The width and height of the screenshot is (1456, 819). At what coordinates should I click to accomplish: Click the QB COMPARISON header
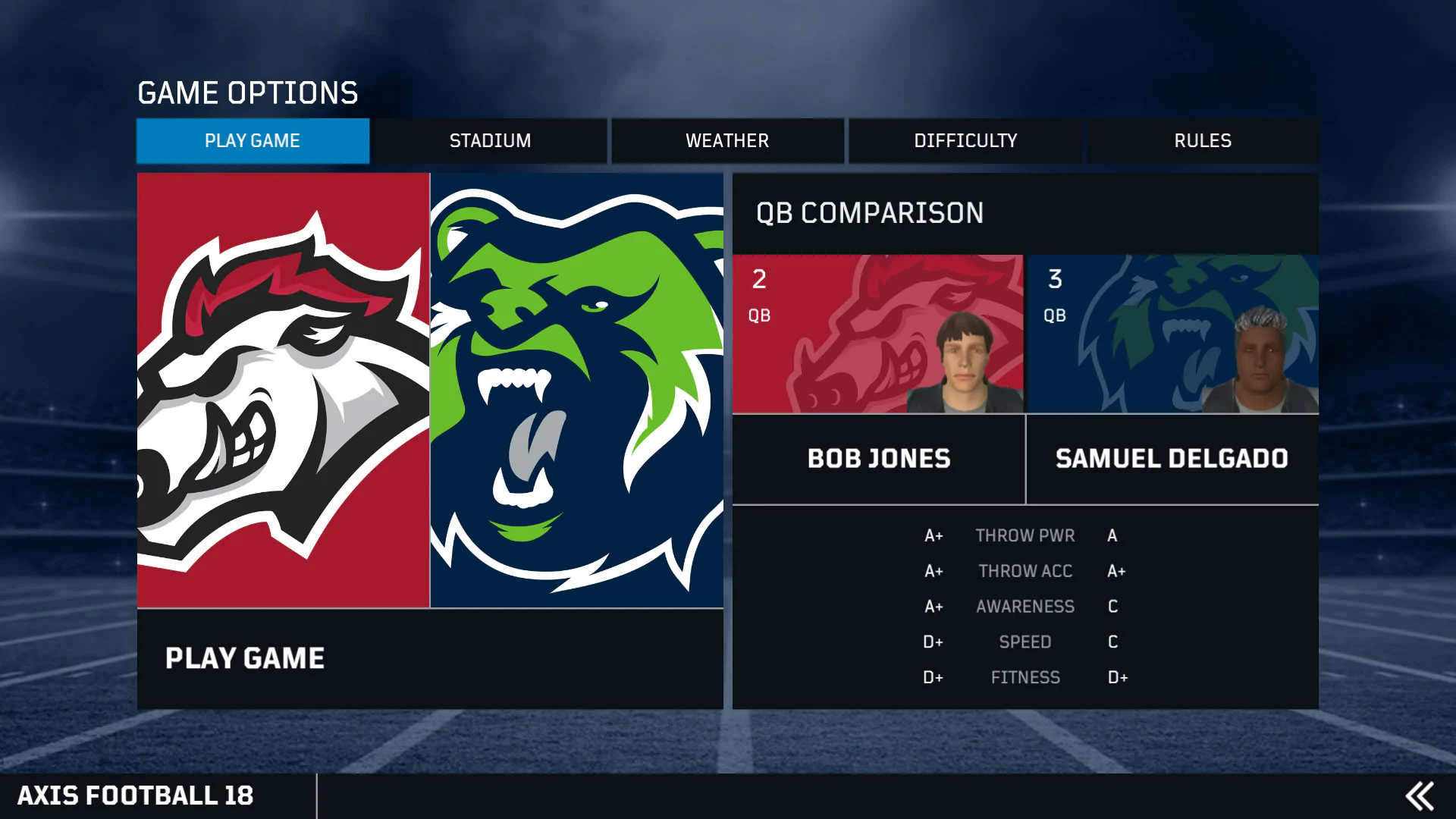[869, 213]
